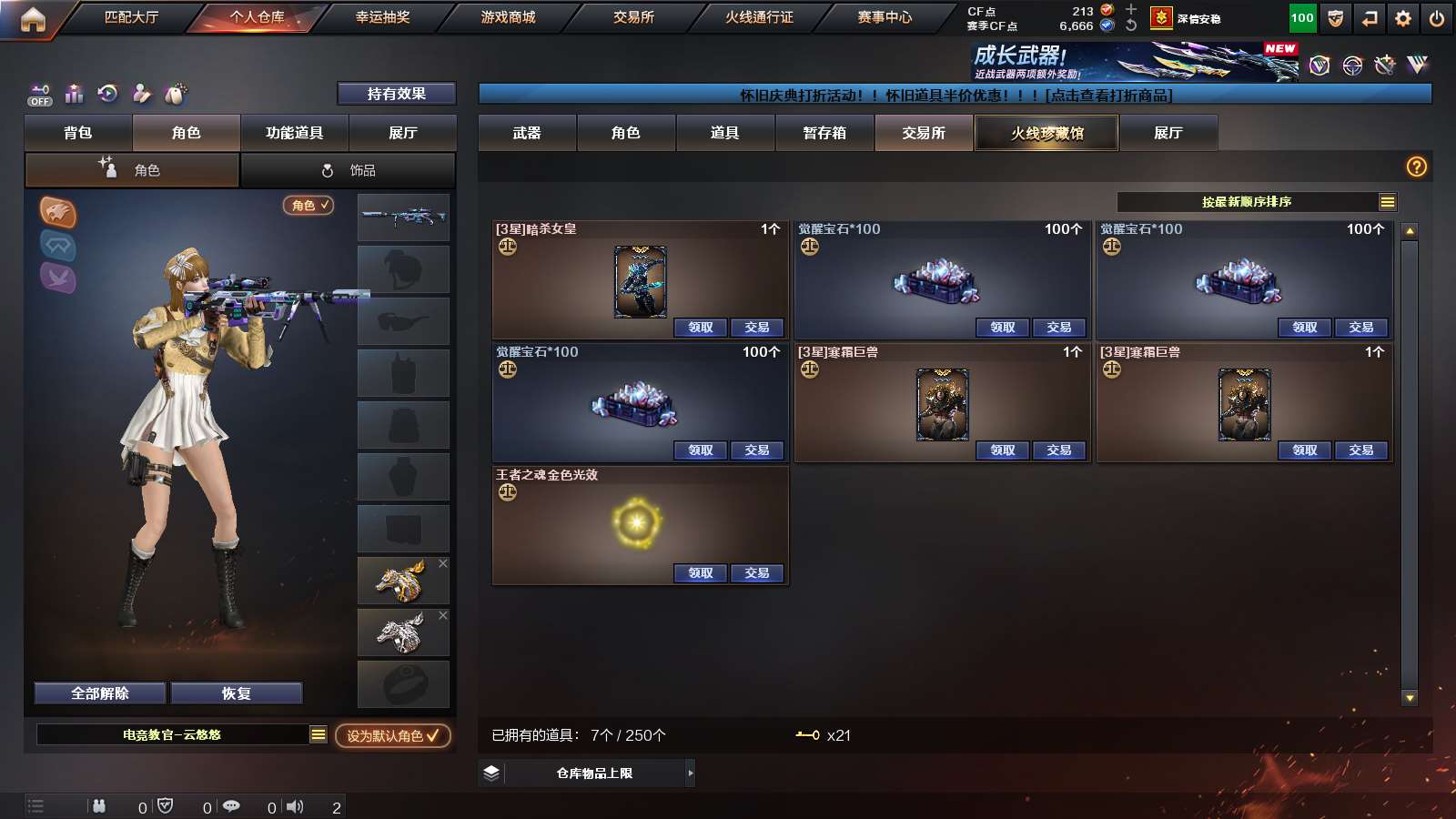Switch to the 火线珍藏馆 tab
1456x819 pixels.
pyautogui.click(x=1046, y=133)
